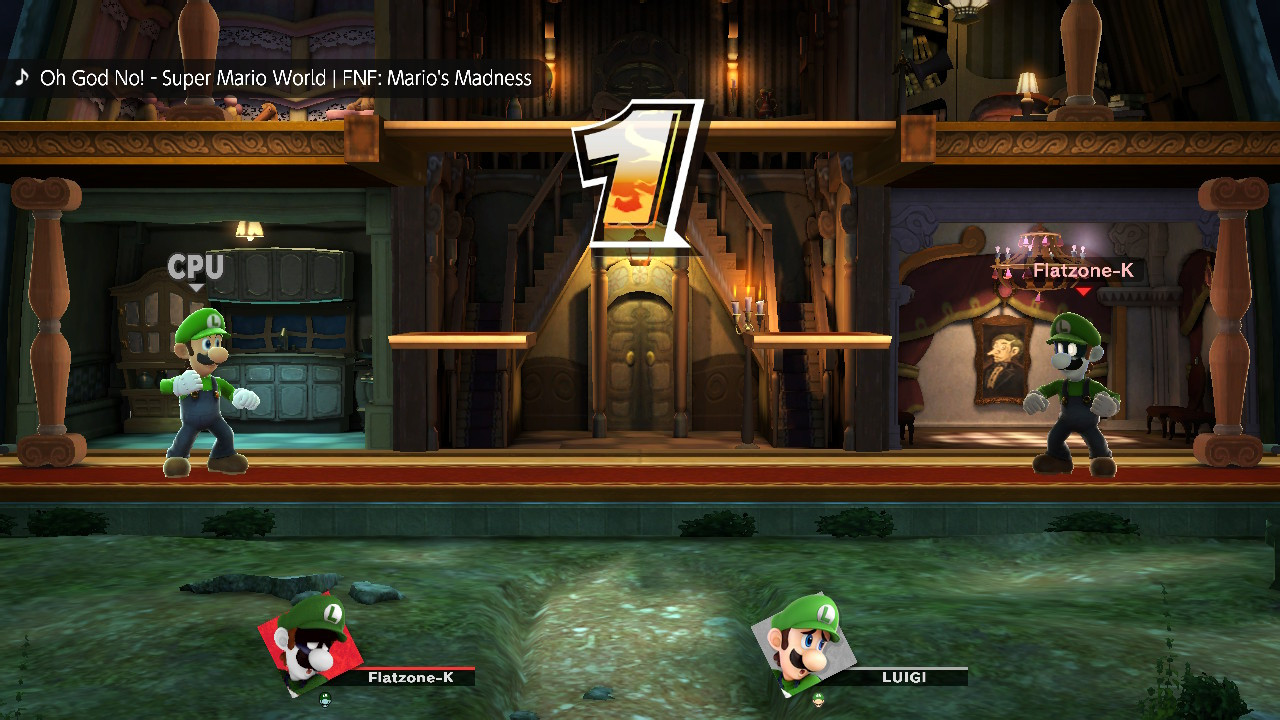Click the countdown number 1
This screenshot has width=1280, height=720.
637,170
